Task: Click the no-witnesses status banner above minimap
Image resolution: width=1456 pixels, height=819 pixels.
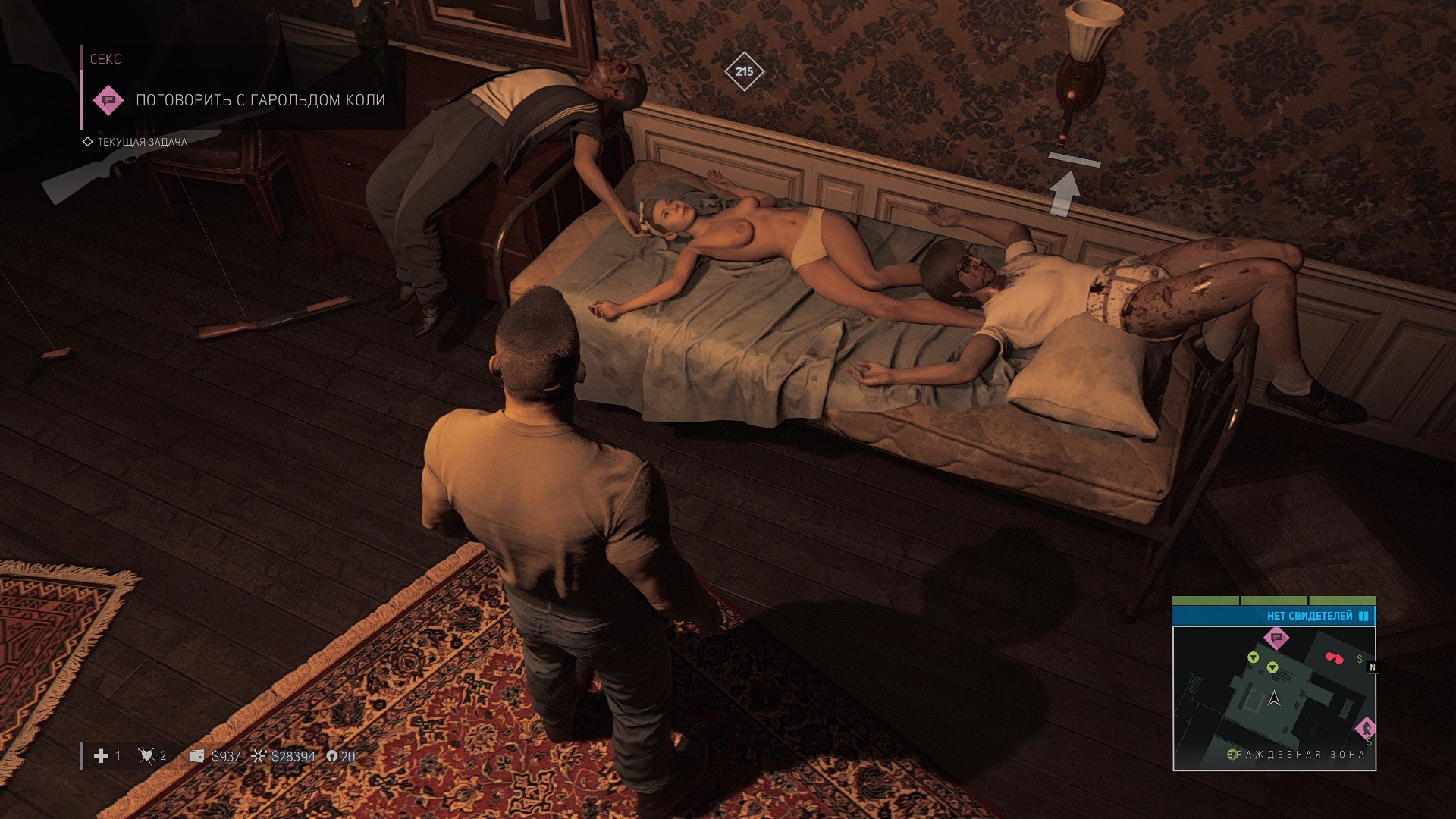Action: click(1274, 616)
